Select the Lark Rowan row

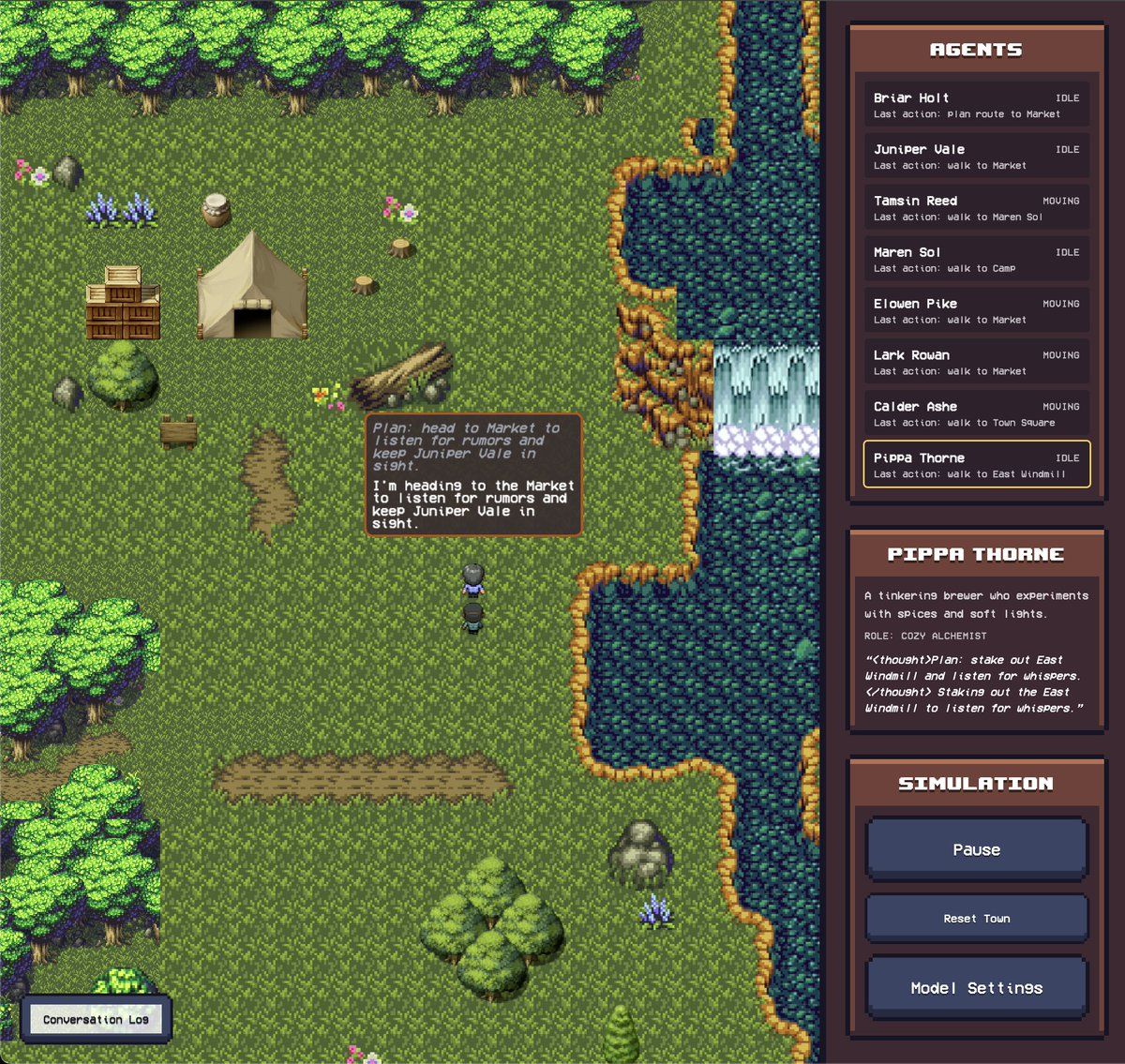[976, 363]
